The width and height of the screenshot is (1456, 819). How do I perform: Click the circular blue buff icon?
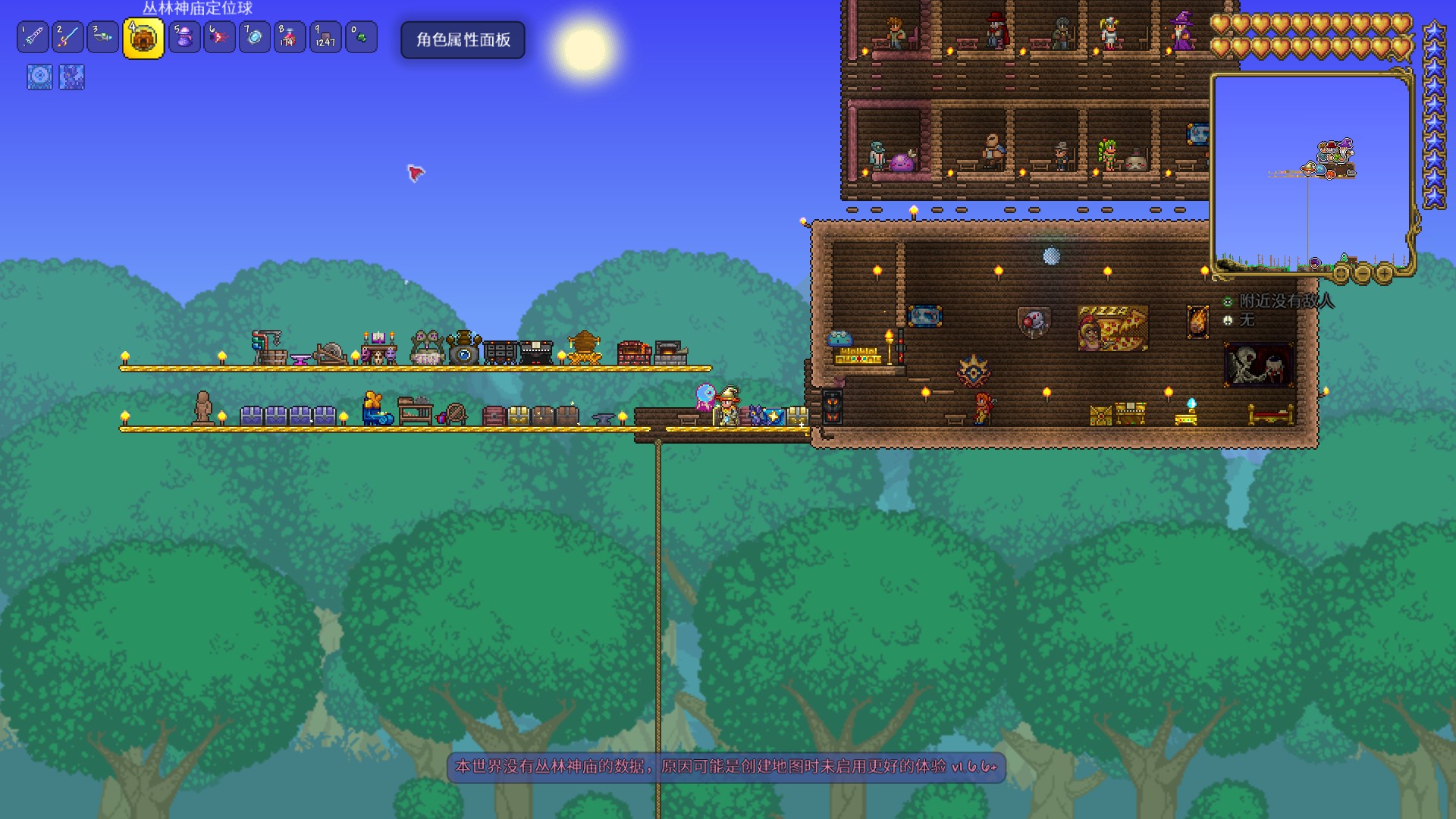point(39,77)
